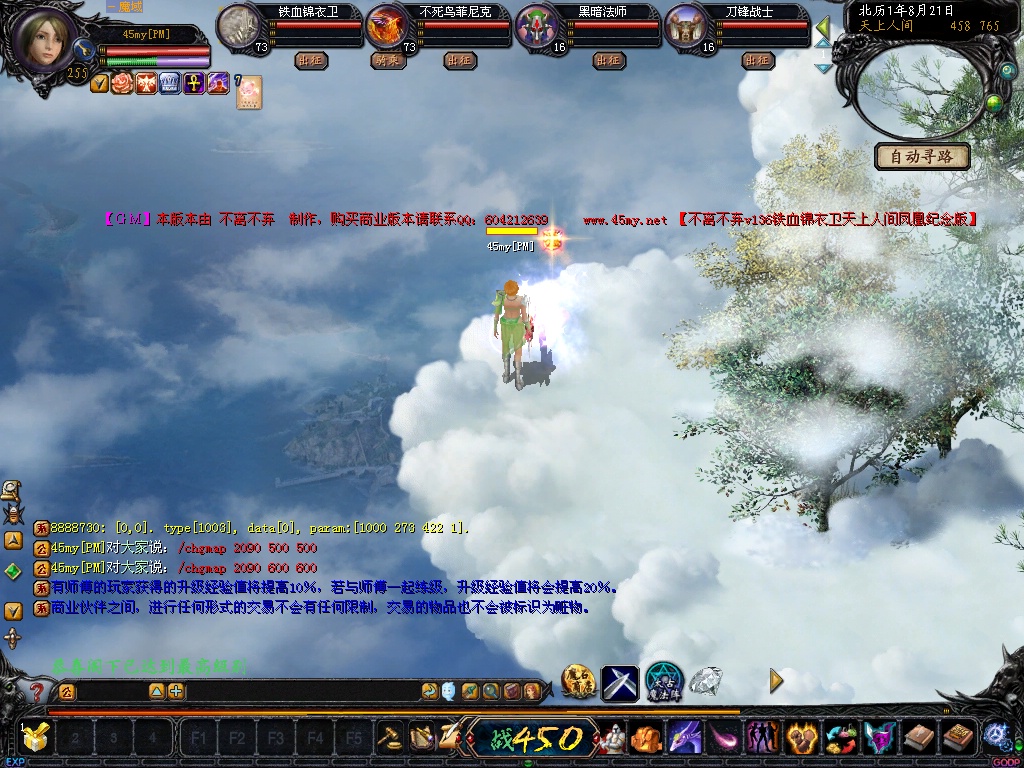
Task: Click the green orb on minimap frame
Action: tap(994, 101)
